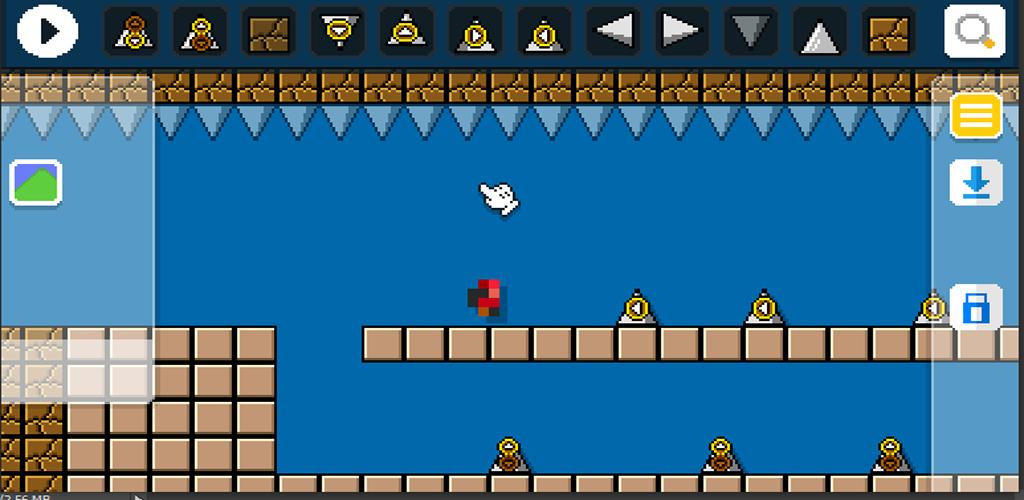
Task: Toggle the blue padlock button
Action: click(x=975, y=308)
